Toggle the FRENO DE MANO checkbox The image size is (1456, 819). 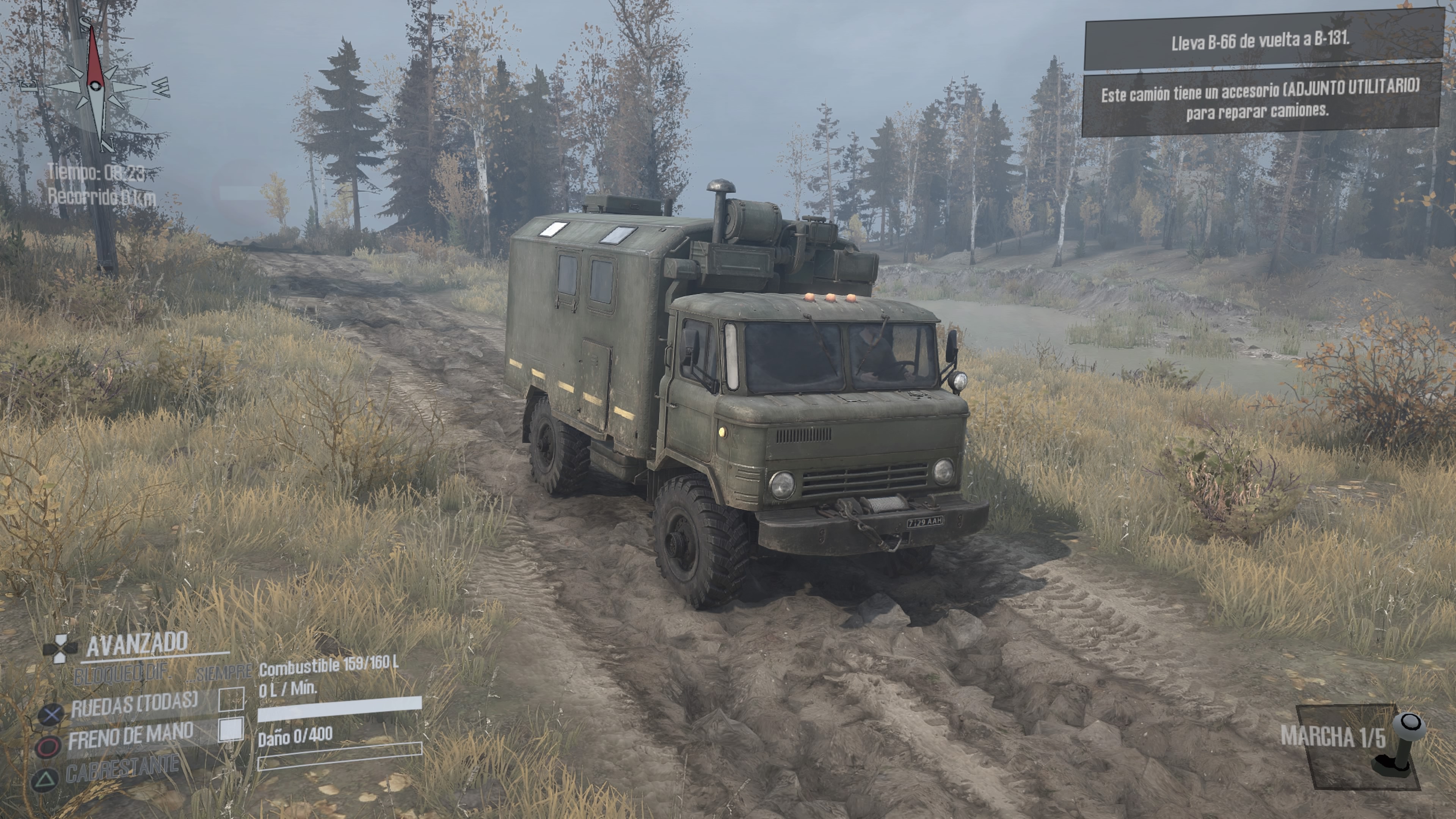[x=231, y=730]
